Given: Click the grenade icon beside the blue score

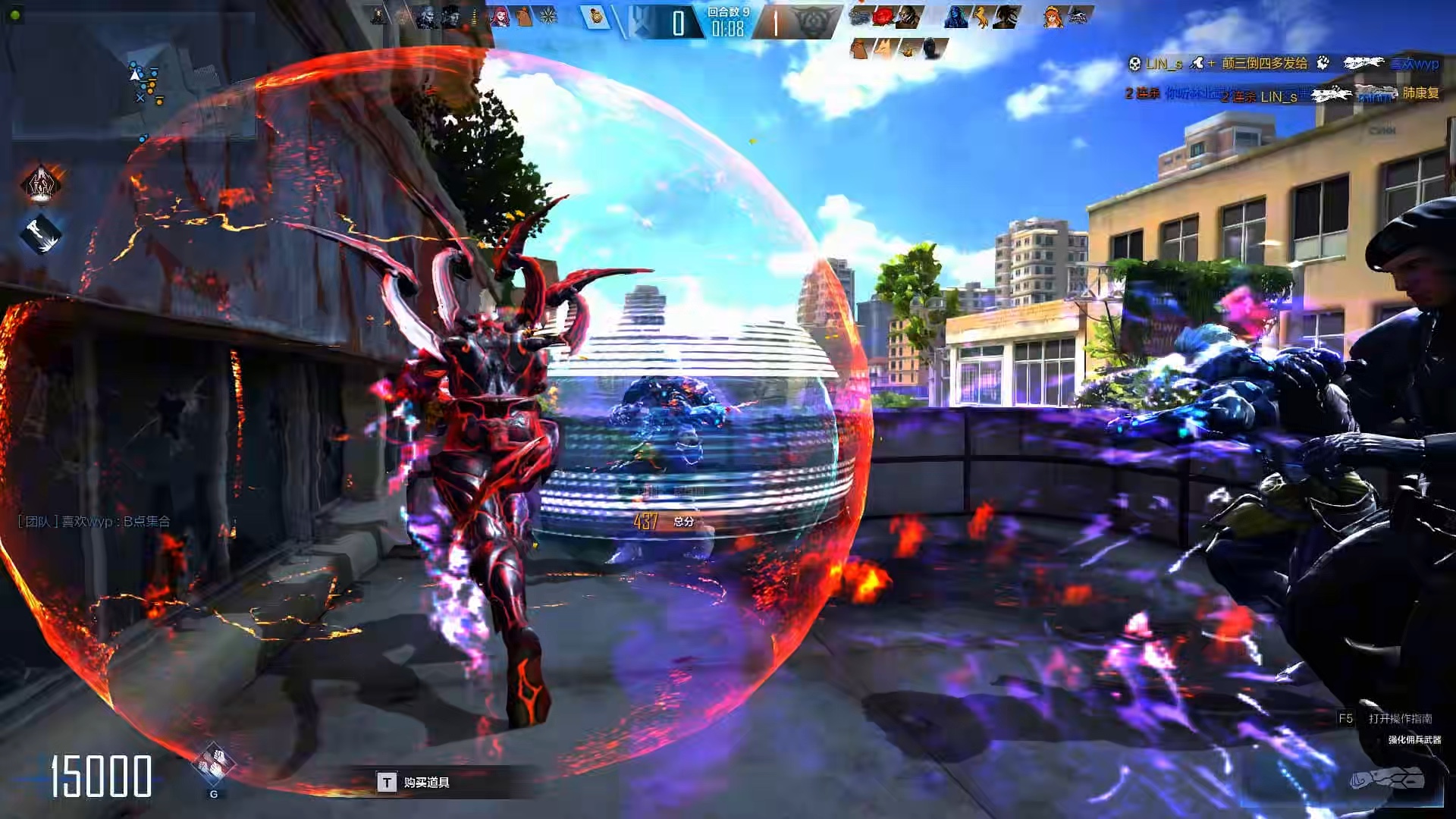Looking at the screenshot, I should point(596,17).
